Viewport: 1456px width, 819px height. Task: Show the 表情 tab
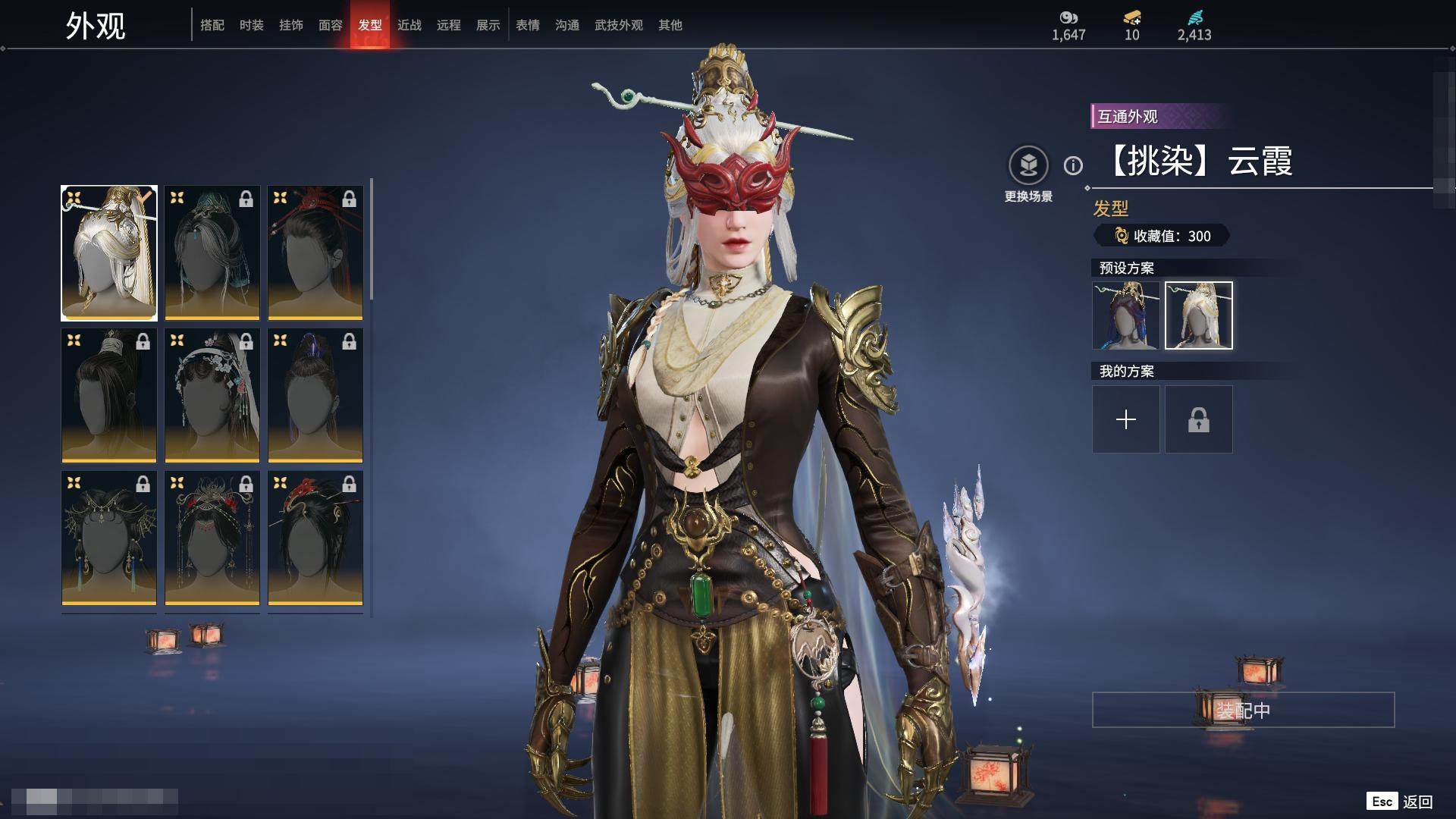click(528, 25)
